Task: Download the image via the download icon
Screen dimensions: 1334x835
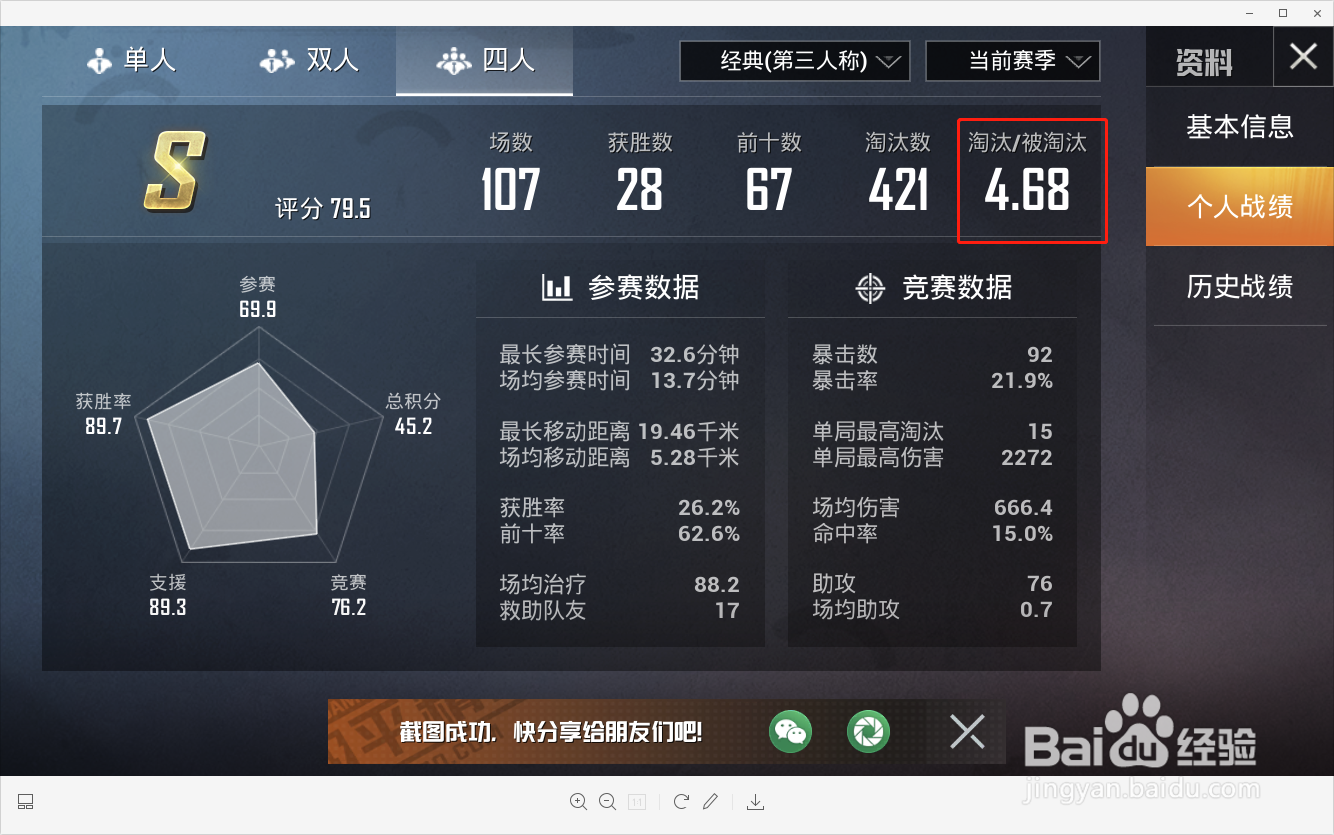Action: (x=755, y=801)
